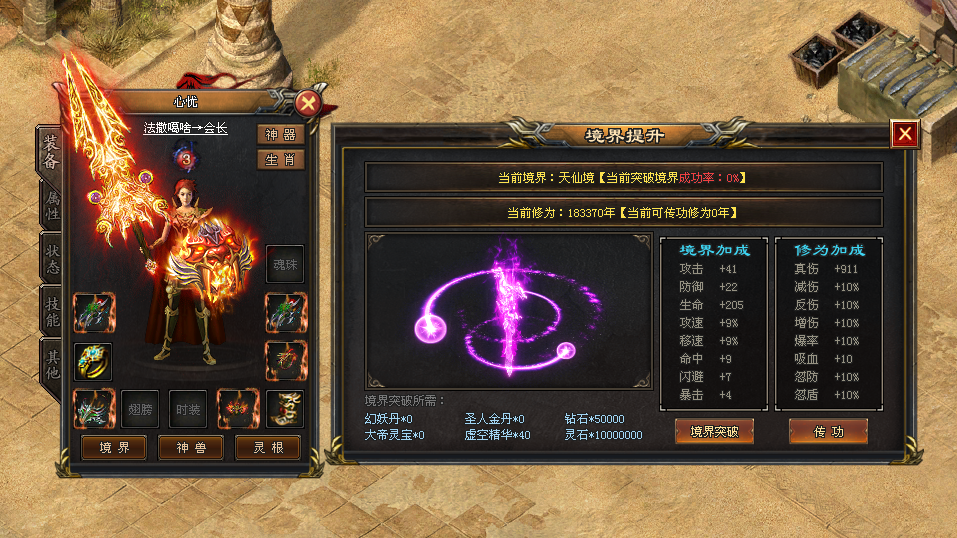957x538 pixels.
Task: Open the 境界 realm button
Action: point(114,447)
